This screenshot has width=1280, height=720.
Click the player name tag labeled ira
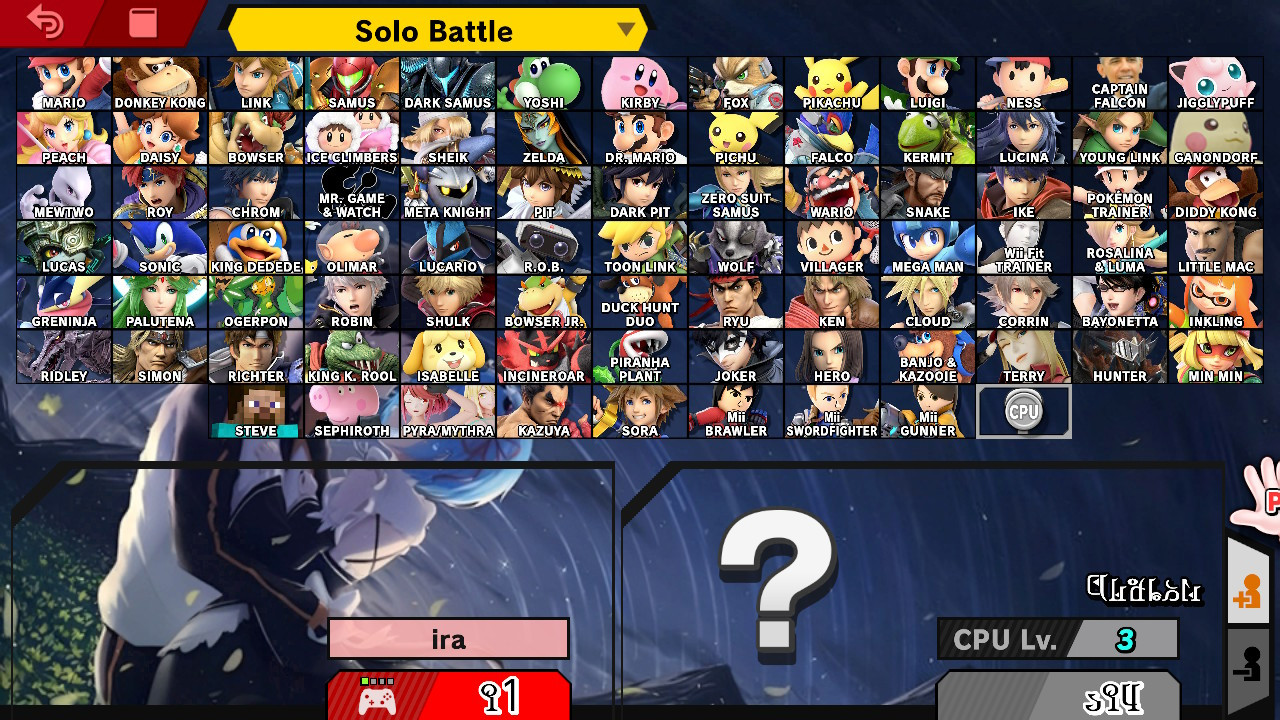click(x=448, y=639)
